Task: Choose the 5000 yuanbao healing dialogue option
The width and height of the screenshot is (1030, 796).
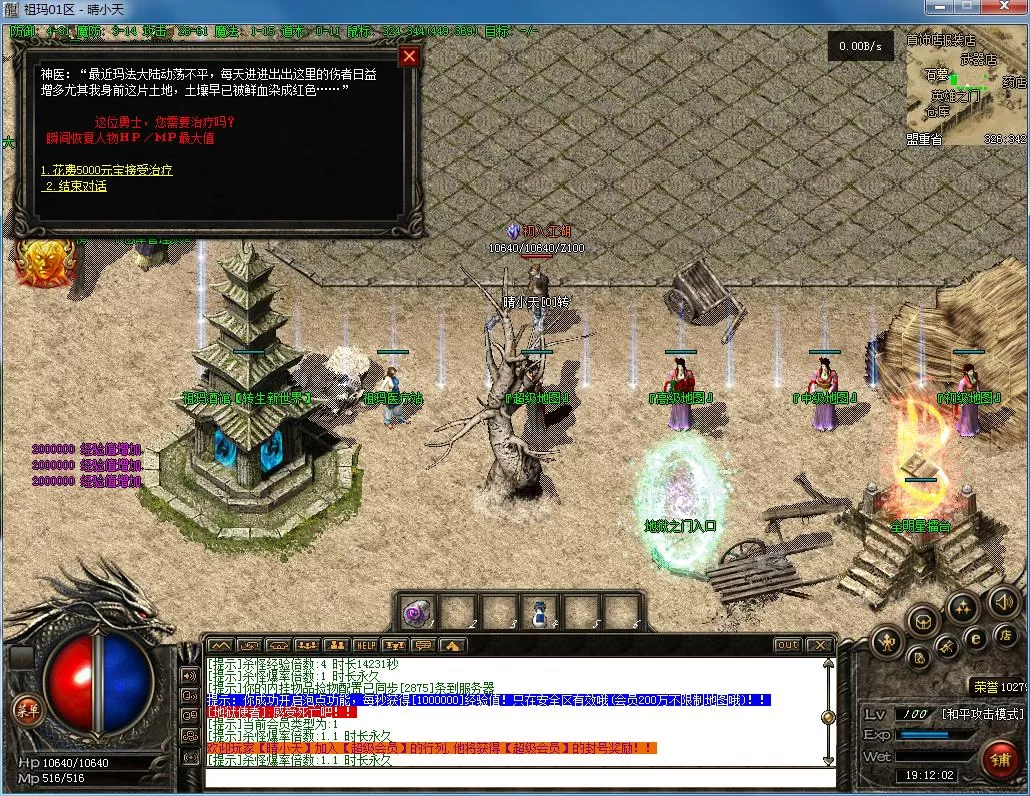Action: pos(107,170)
